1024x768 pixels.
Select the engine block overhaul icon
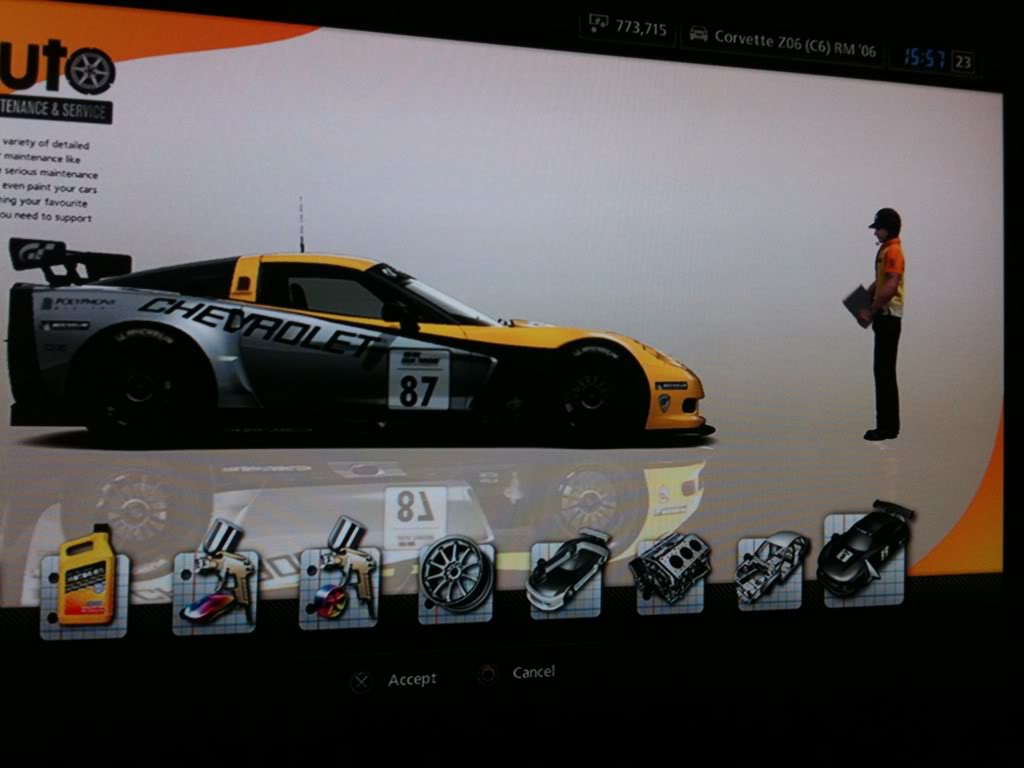(669, 569)
